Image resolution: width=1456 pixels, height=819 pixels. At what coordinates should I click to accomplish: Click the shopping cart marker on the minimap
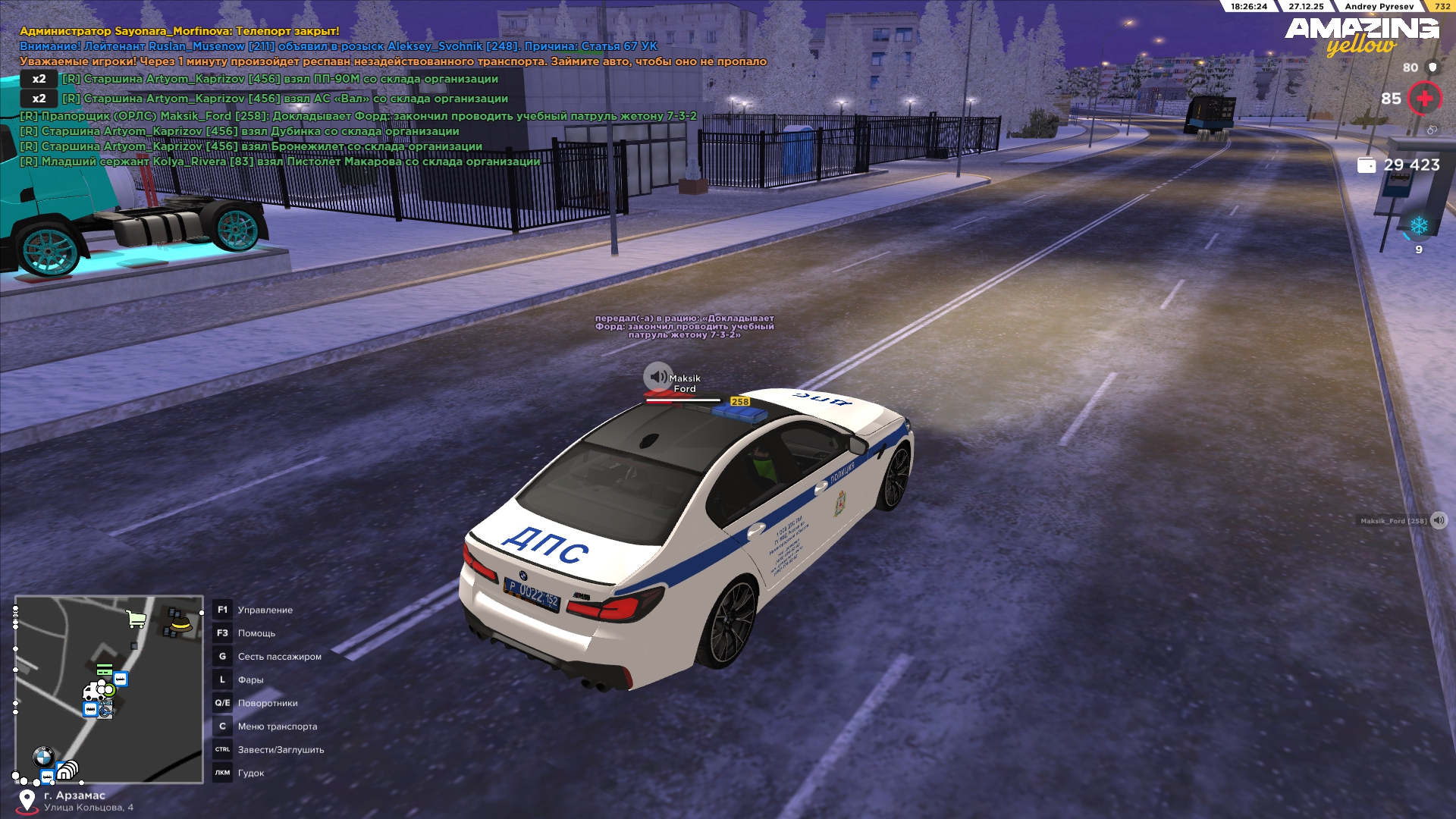click(x=136, y=620)
